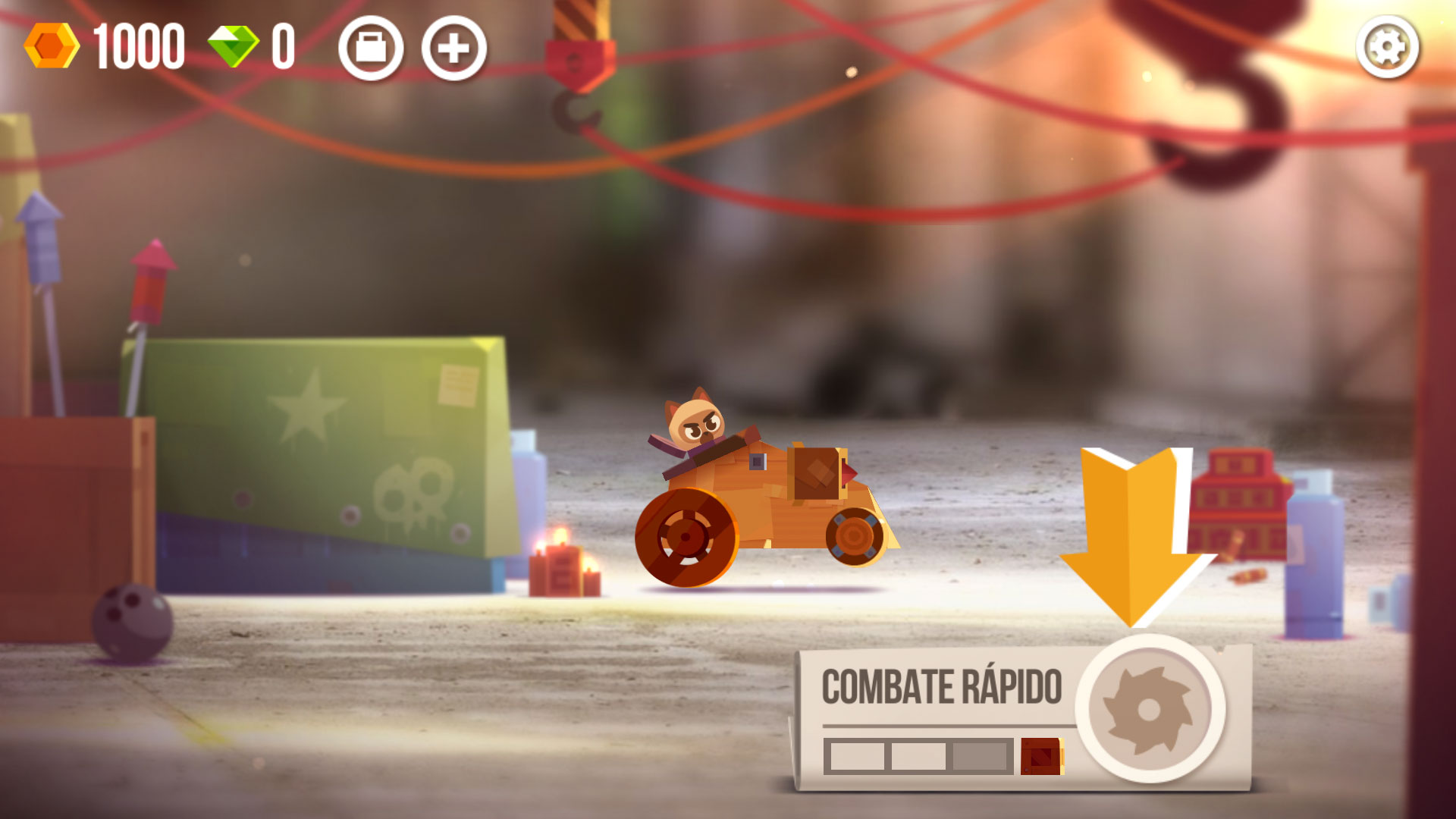The height and width of the screenshot is (819, 1456).
Task: Start Combate Rápido with the sawblade button
Action: click(x=1150, y=709)
